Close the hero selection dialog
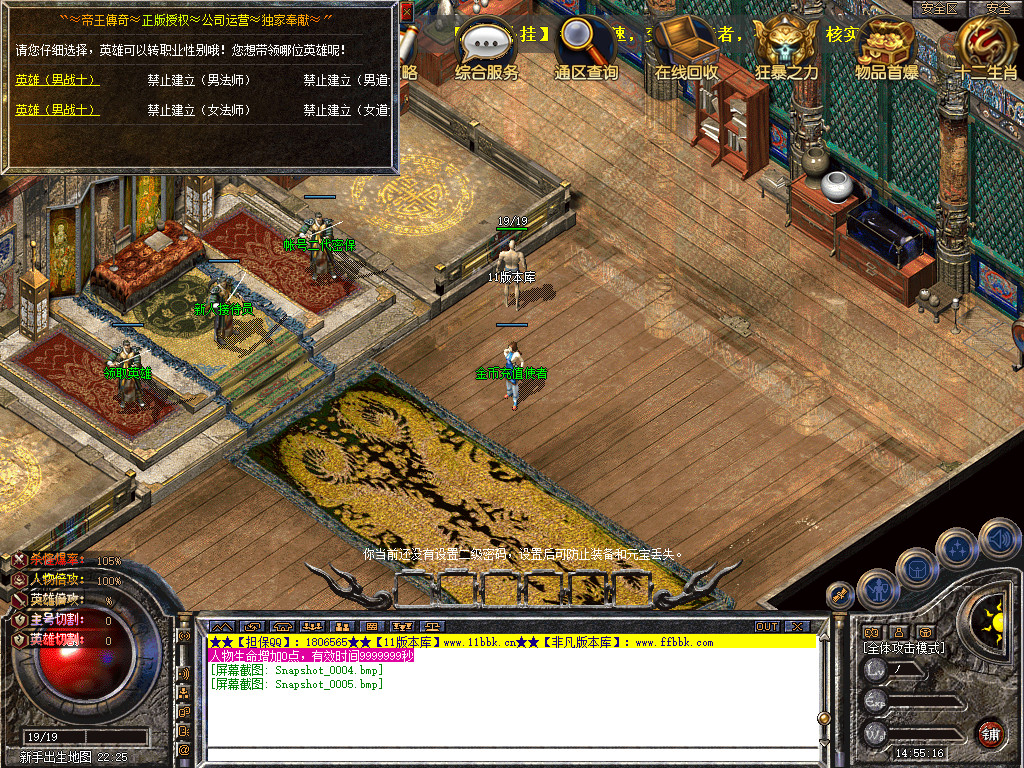This screenshot has width=1024, height=768. tap(406, 12)
